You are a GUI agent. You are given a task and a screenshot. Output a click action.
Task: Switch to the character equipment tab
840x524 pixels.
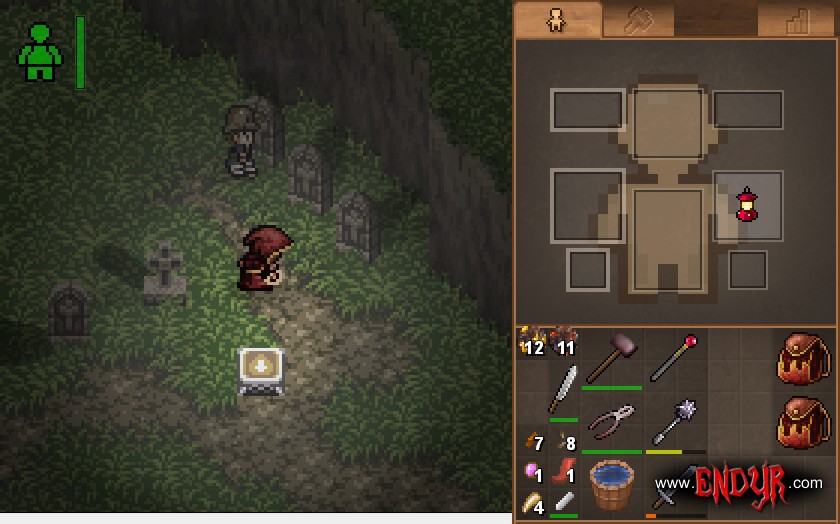tap(557, 21)
